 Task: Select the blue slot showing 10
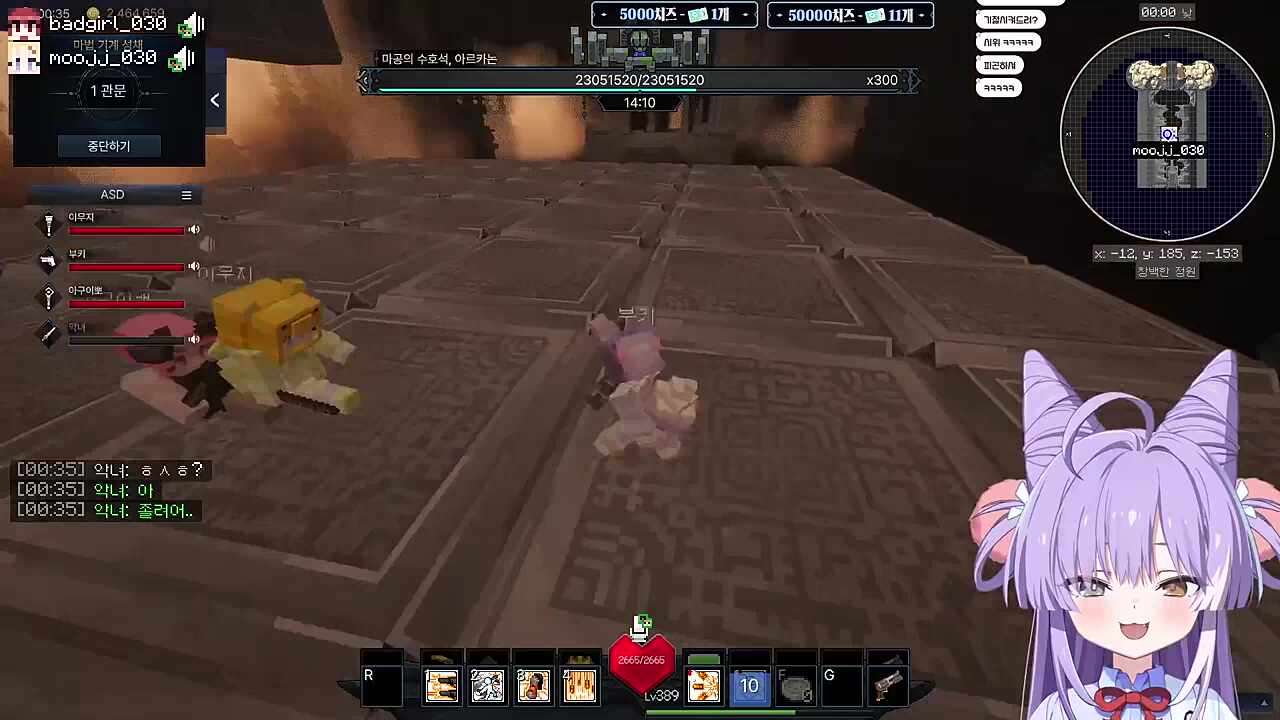click(x=749, y=685)
